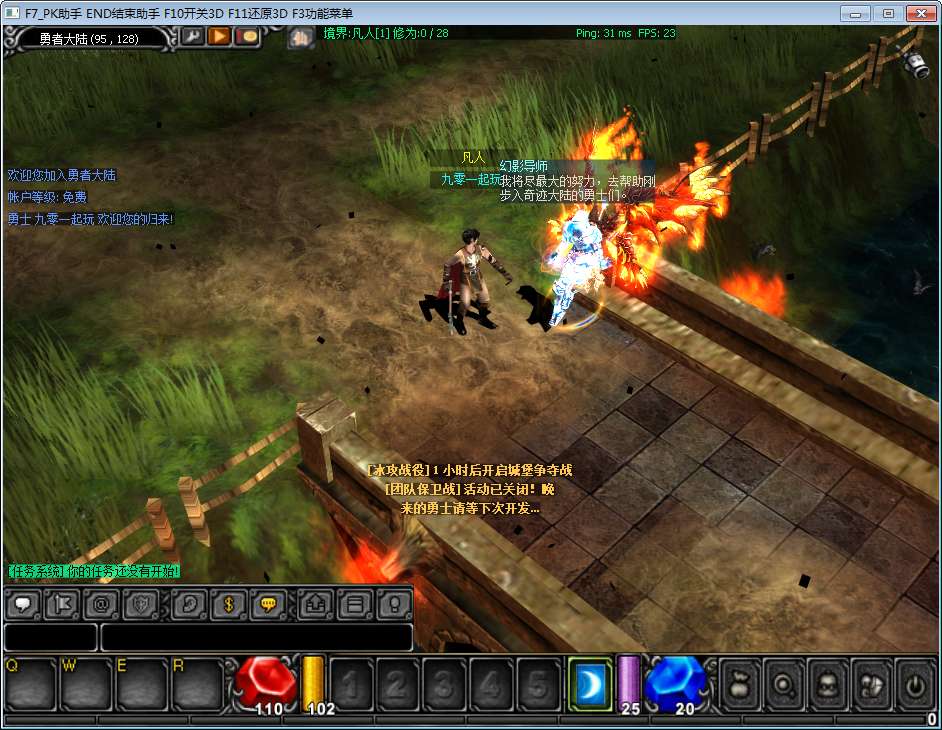Select the flag icon chat button
Image resolution: width=942 pixels, height=730 pixels.
(61, 604)
